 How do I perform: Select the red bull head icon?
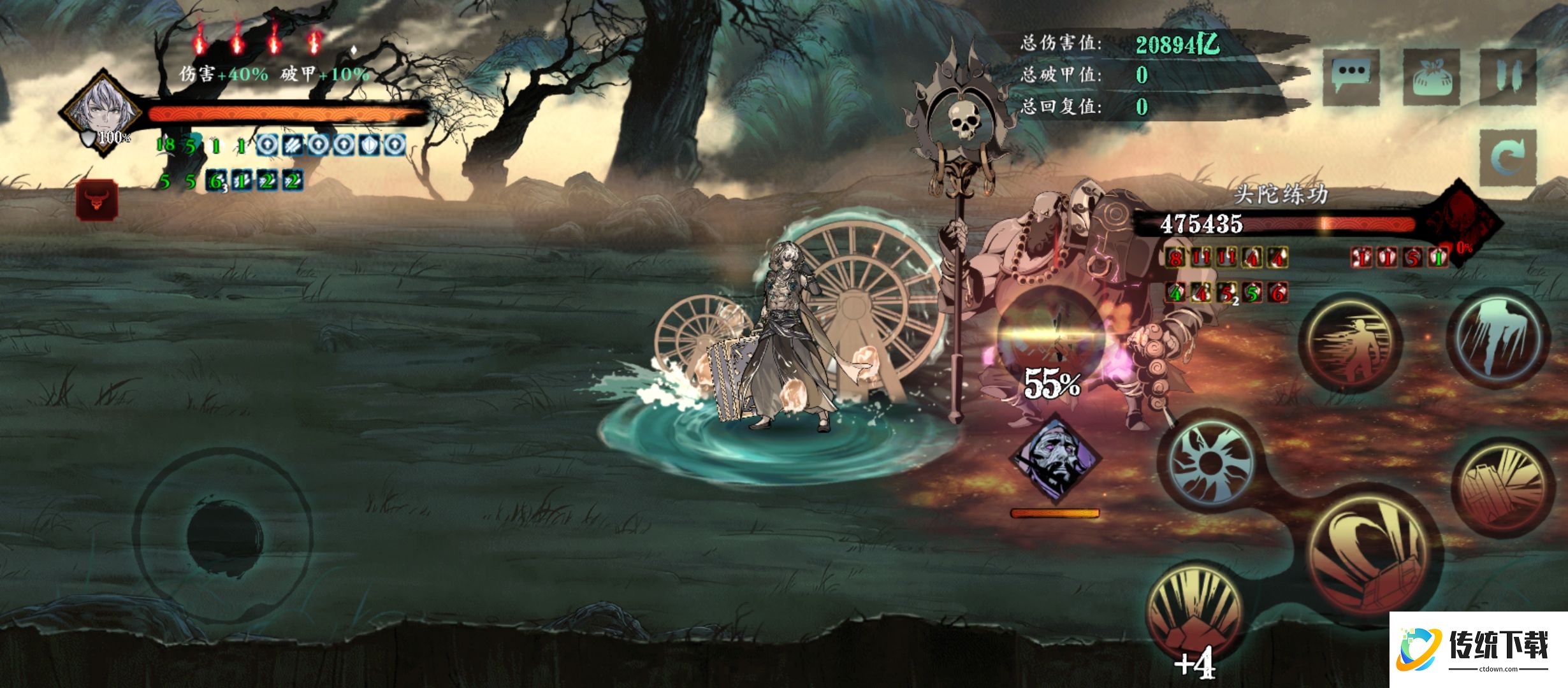[97, 200]
